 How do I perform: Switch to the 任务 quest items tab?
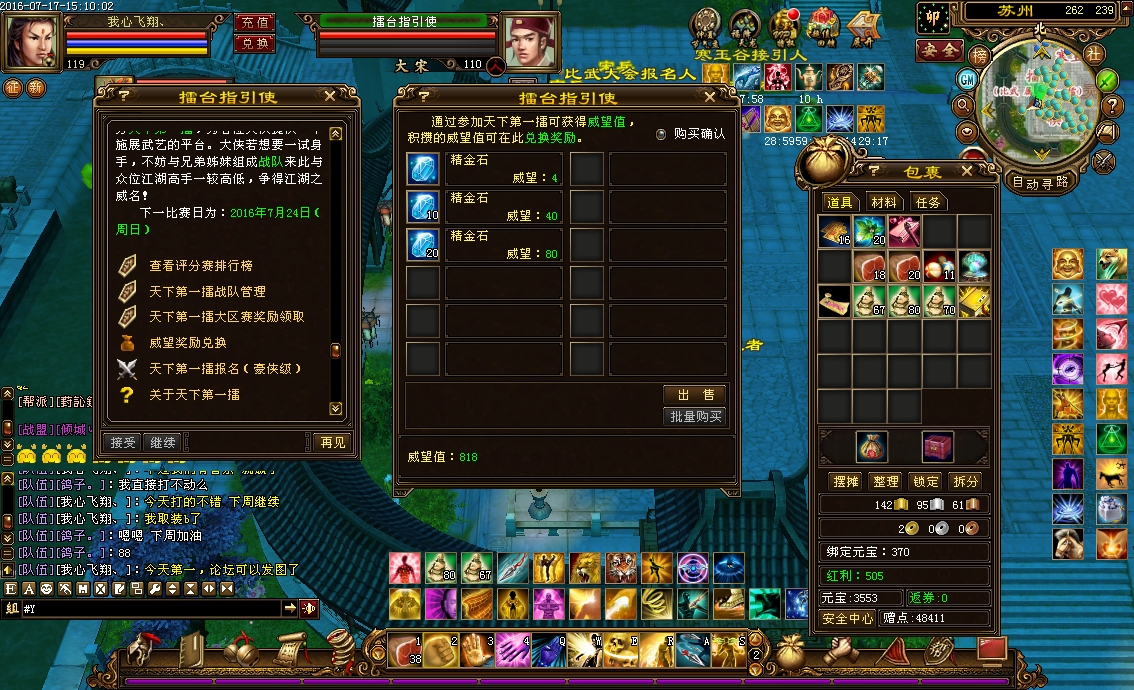point(928,202)
